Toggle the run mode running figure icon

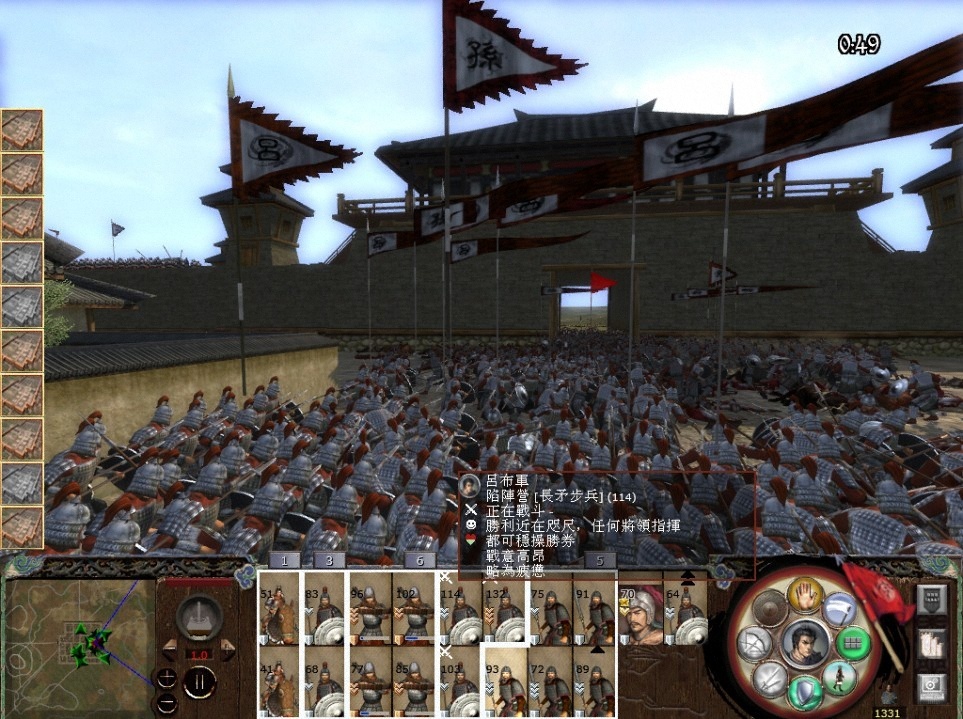click(x=838, y=677)
